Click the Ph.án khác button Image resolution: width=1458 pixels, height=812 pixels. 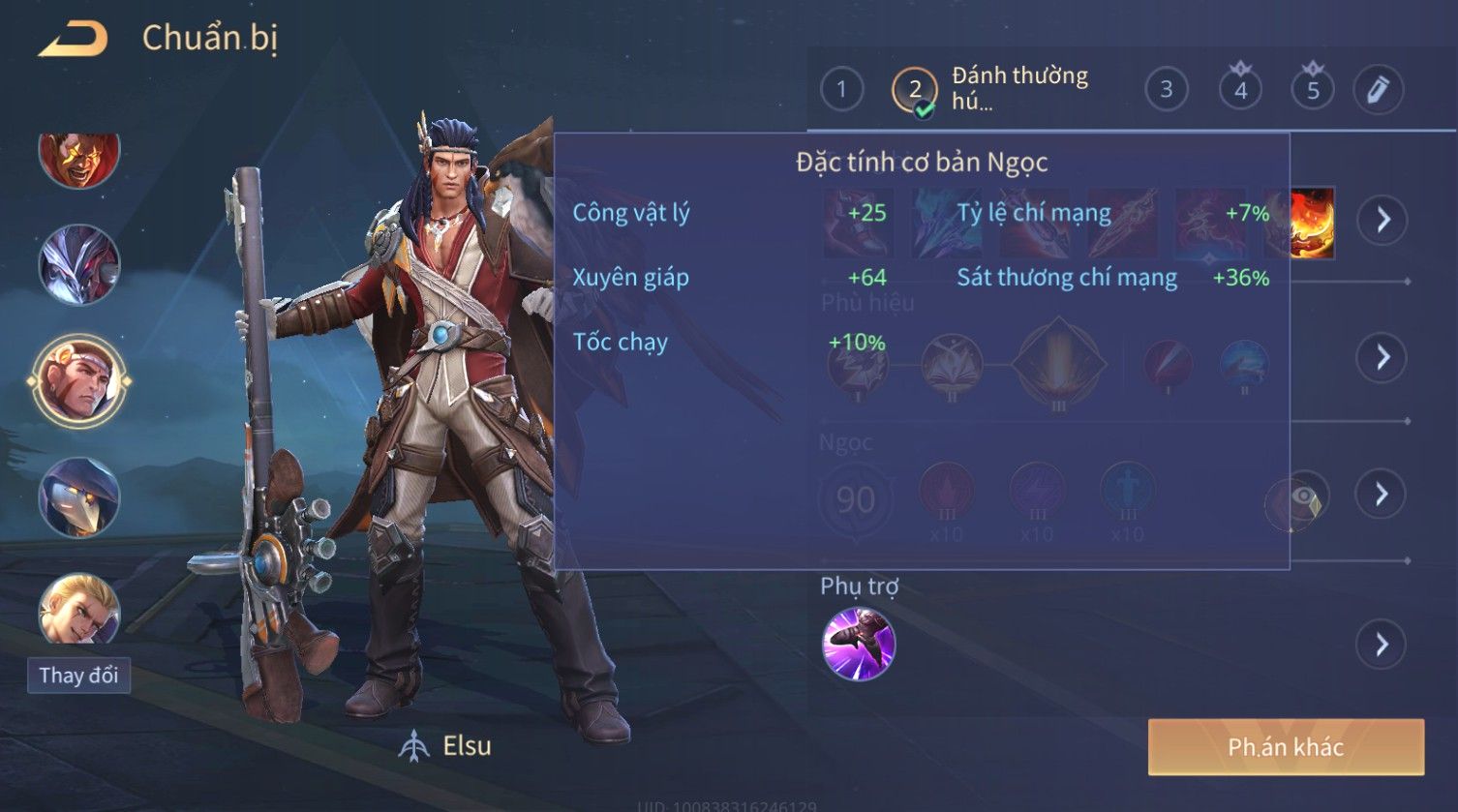pyautogui.click(x=1286, y=747)
